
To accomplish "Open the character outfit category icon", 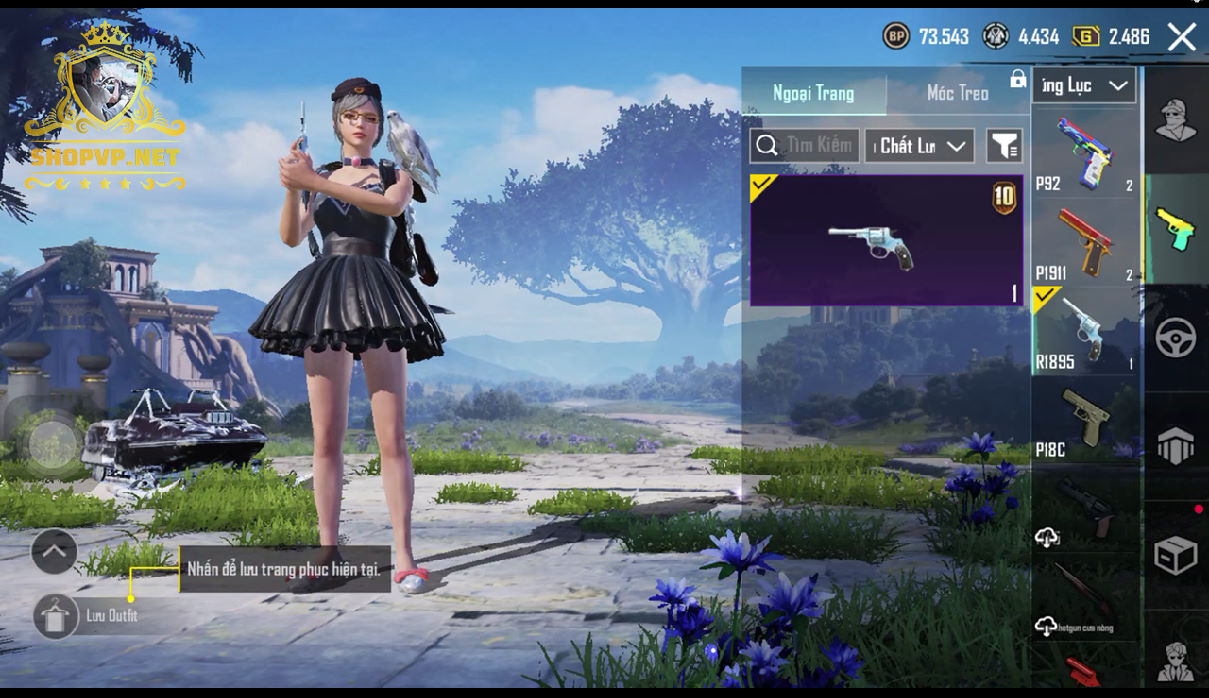I will pyautogui.click(x=1176, y=121).
